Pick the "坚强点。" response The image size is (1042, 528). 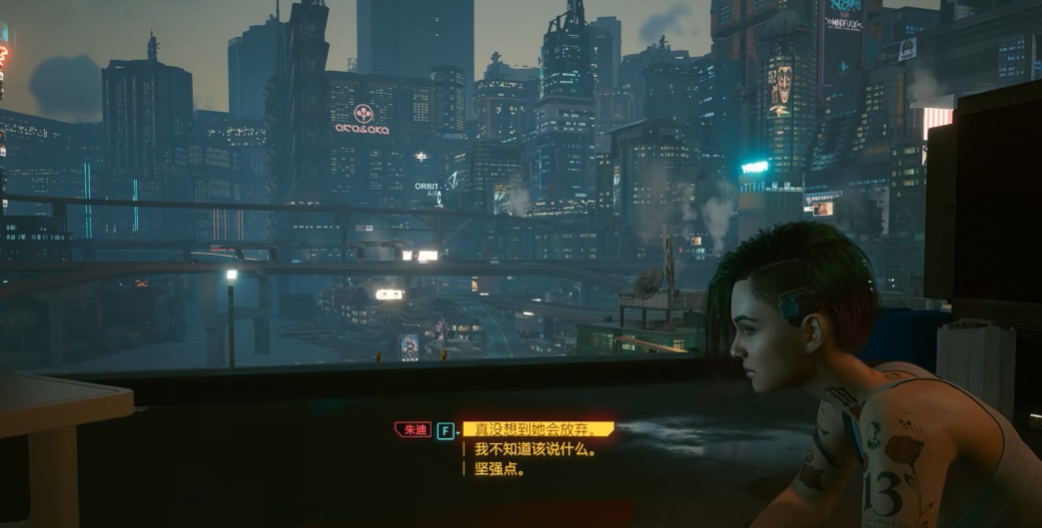point(499,469)
